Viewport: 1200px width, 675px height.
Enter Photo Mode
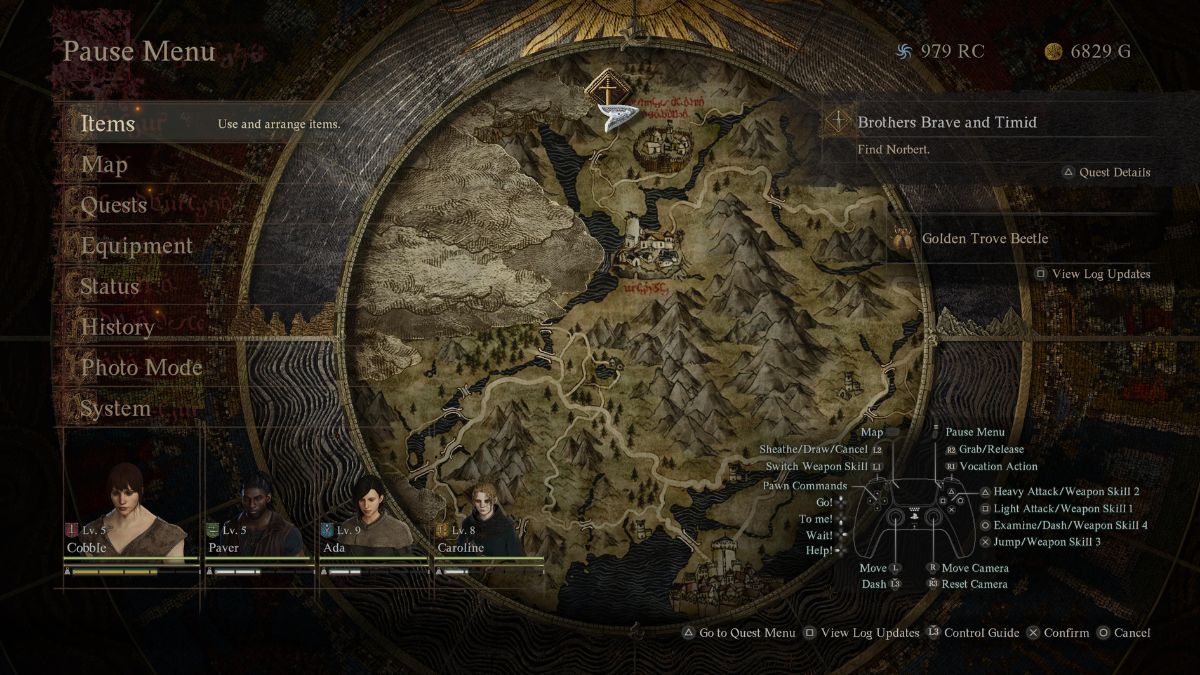[x=142, y=368]
